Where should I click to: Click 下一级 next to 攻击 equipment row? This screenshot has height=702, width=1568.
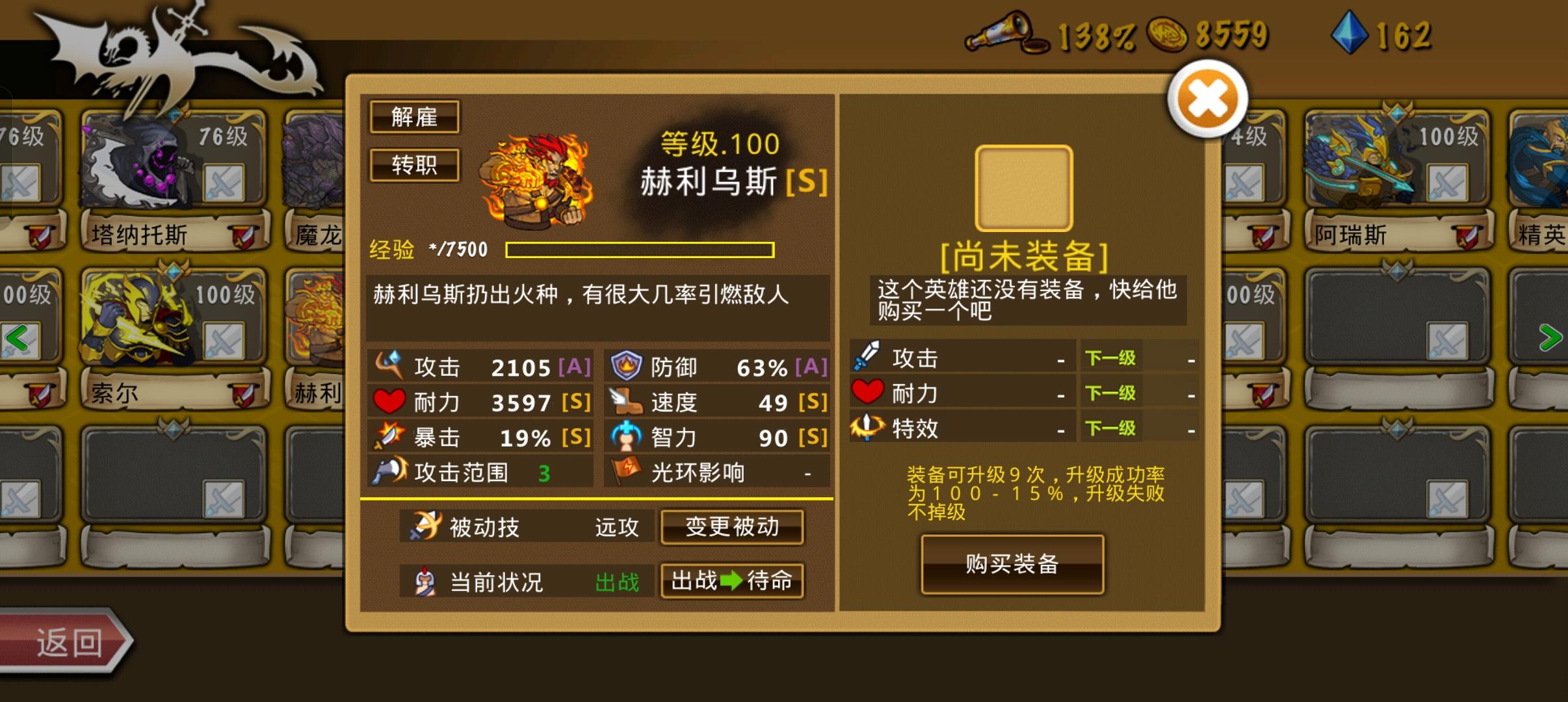1112,357
